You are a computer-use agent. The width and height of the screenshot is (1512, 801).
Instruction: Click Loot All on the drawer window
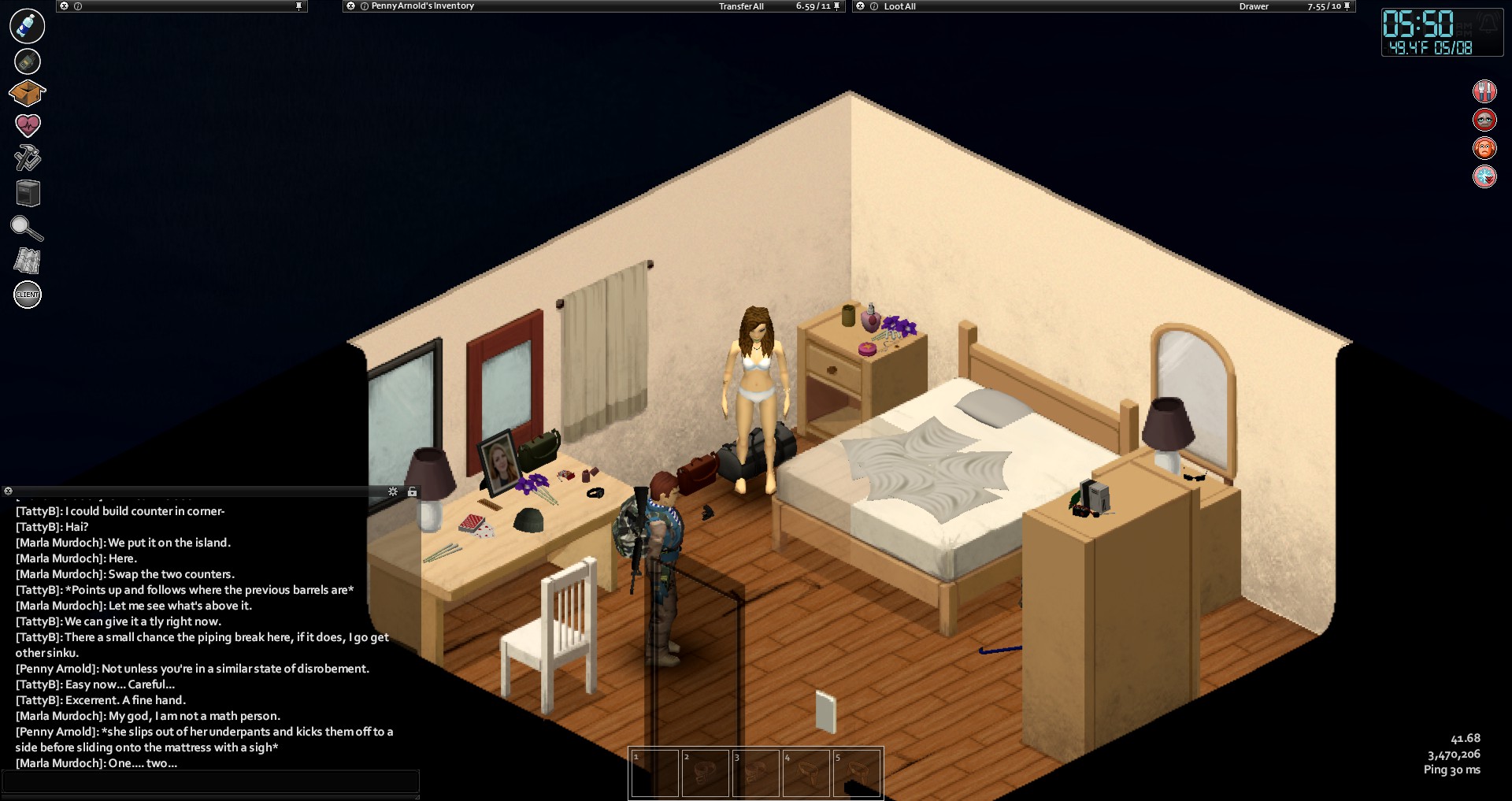pyautogui.click(x=899, y=6)
